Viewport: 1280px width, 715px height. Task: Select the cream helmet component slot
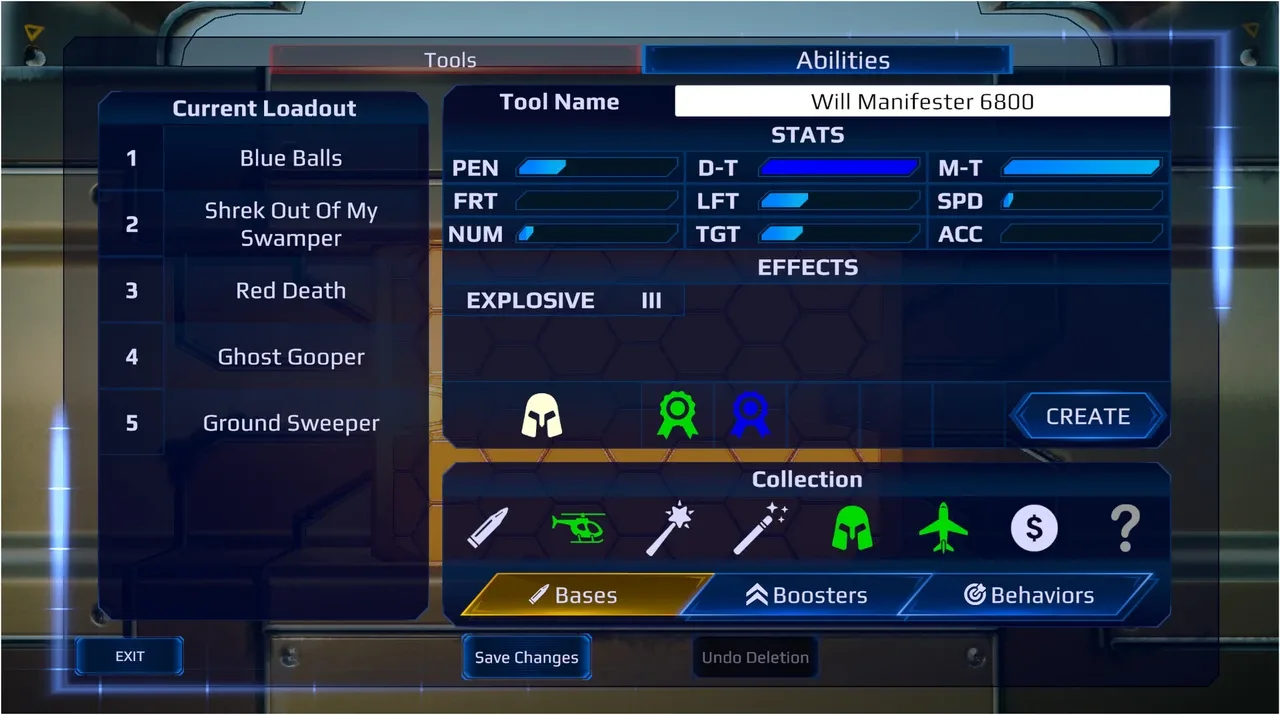click(x=542, y=415)
